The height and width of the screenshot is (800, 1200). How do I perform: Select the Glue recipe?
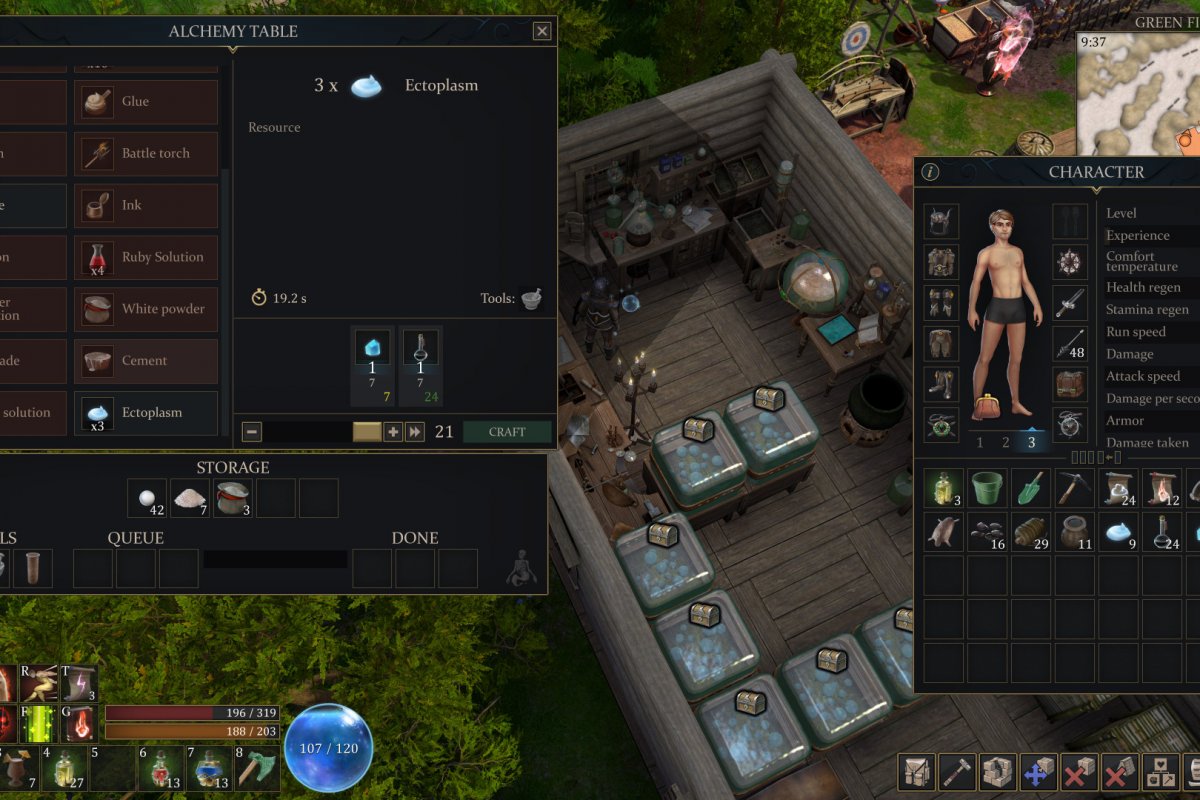[x=146, y=102]
